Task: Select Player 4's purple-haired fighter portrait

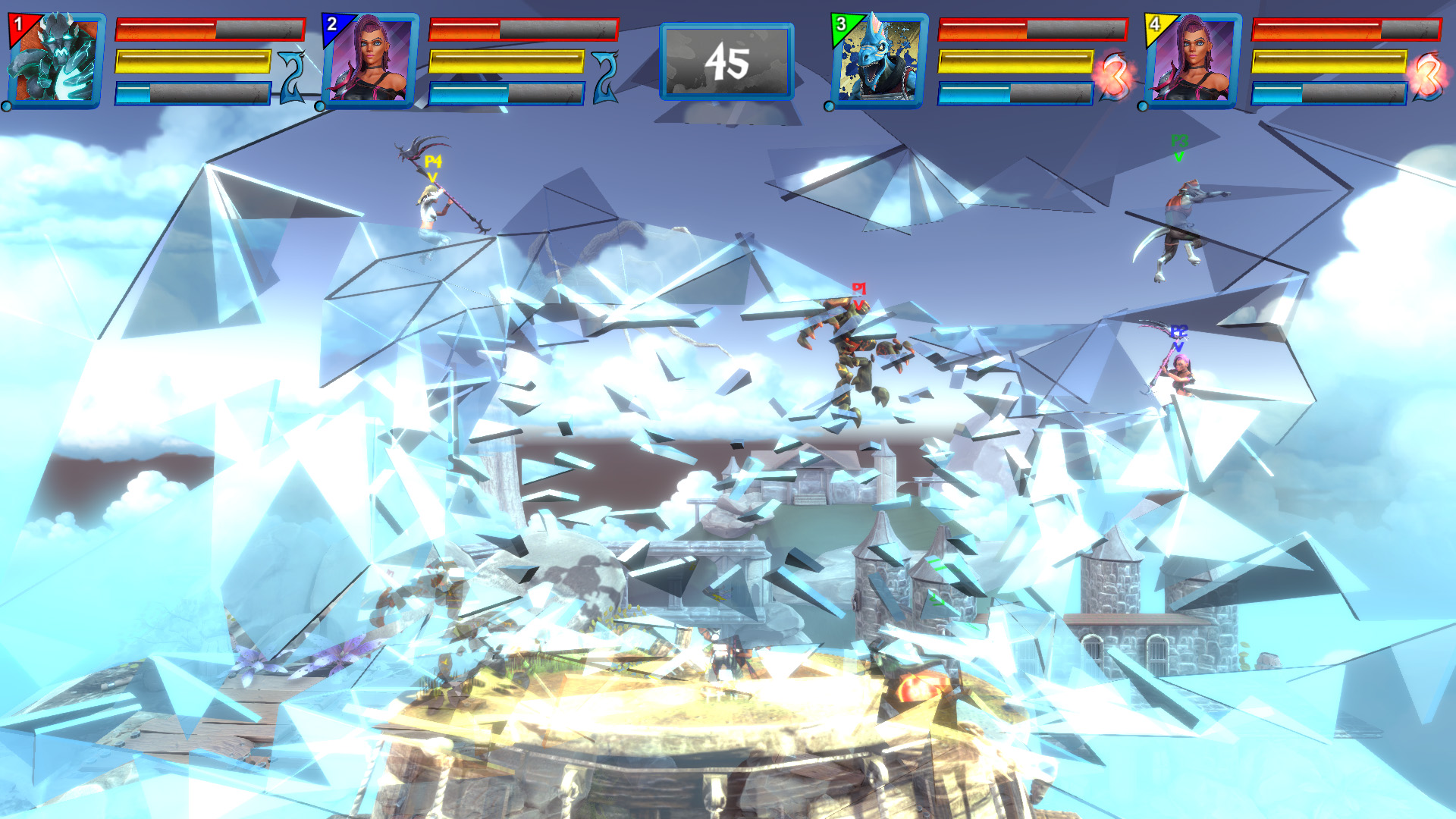Action: [x=1193, y=61]
